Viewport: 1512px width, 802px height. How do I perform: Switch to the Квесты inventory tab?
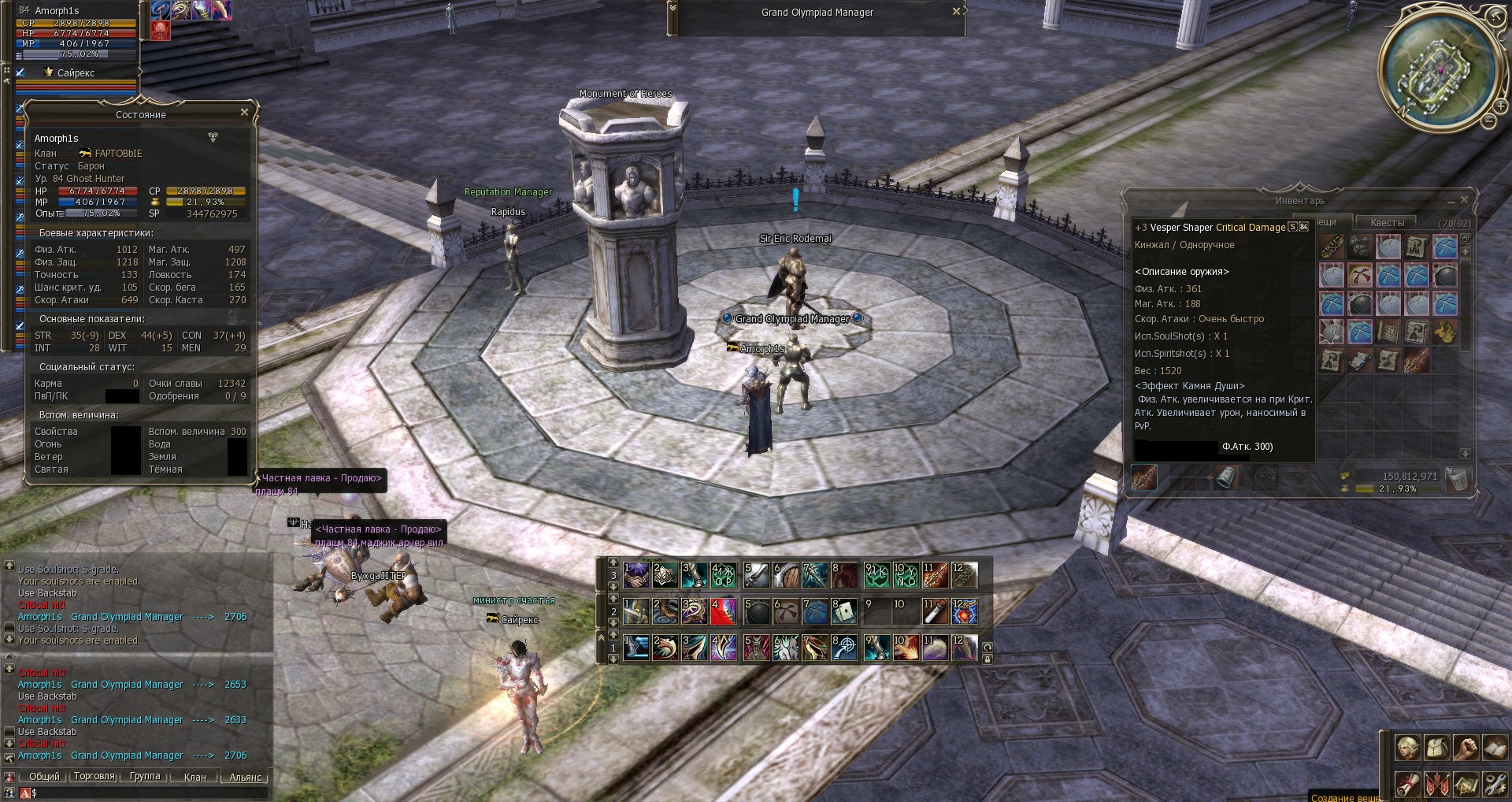coord(1387,223)
